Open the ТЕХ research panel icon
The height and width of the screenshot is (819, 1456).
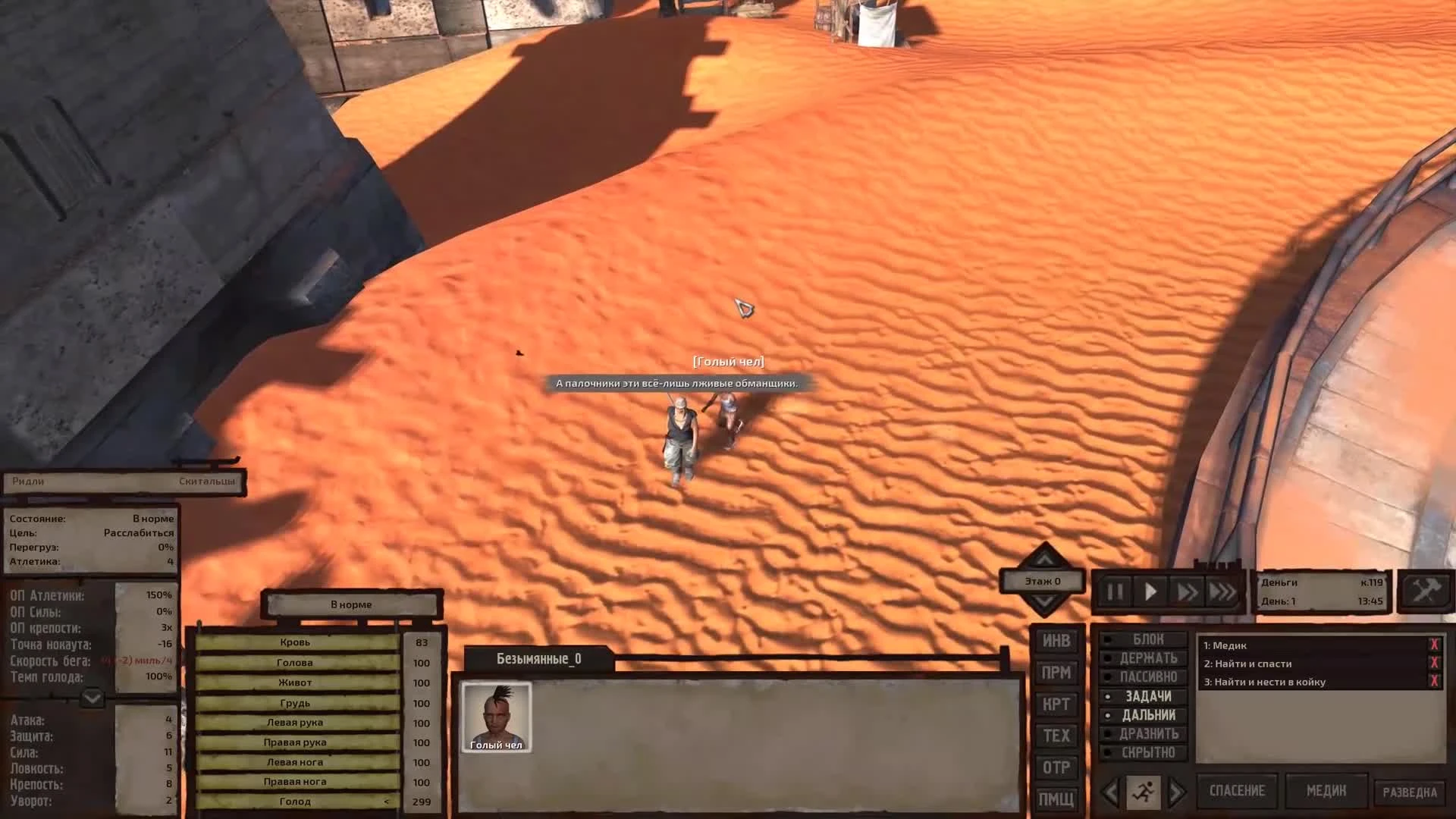(x=1056, y=736)
